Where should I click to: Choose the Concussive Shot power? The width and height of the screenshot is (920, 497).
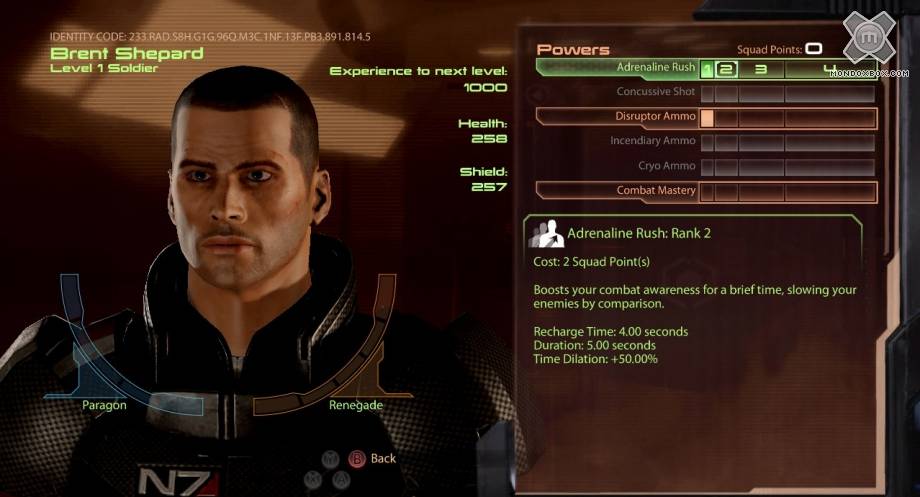point(656,93)
